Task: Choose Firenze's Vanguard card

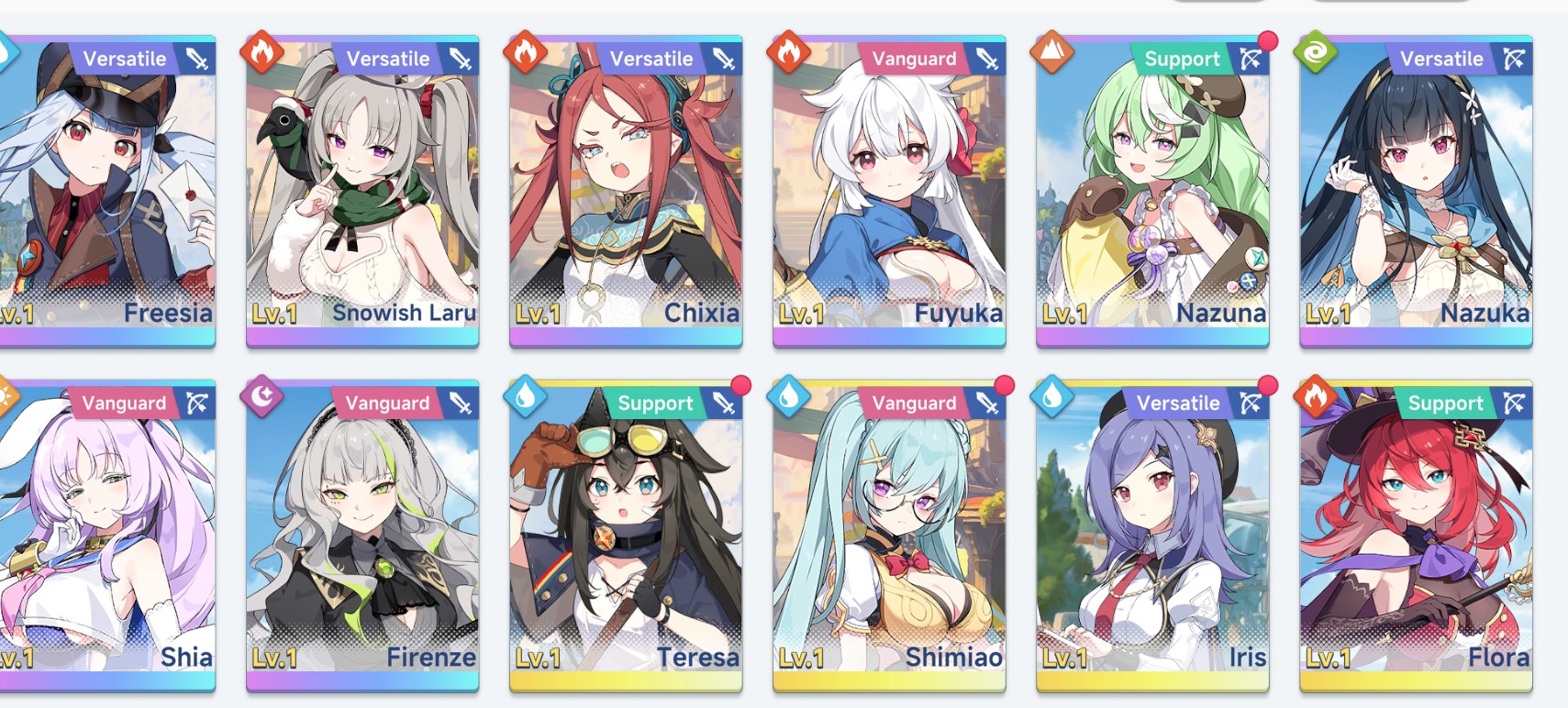Action: pos(362,537)
